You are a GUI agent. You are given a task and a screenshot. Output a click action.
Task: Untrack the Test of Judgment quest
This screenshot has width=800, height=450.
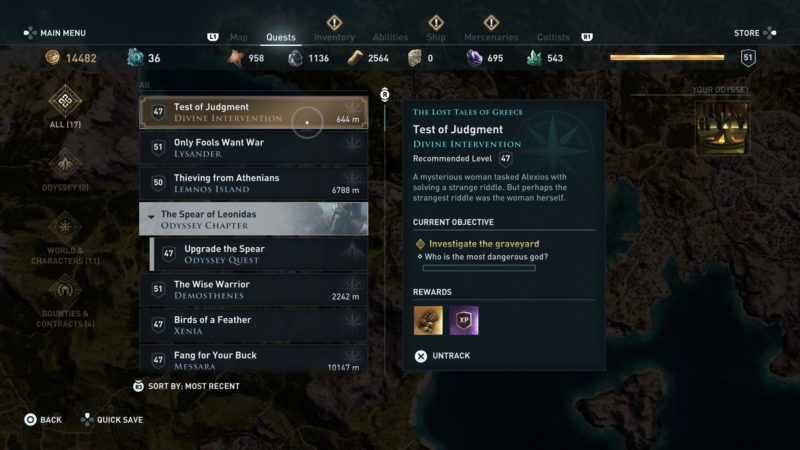(x=442, y=355)
